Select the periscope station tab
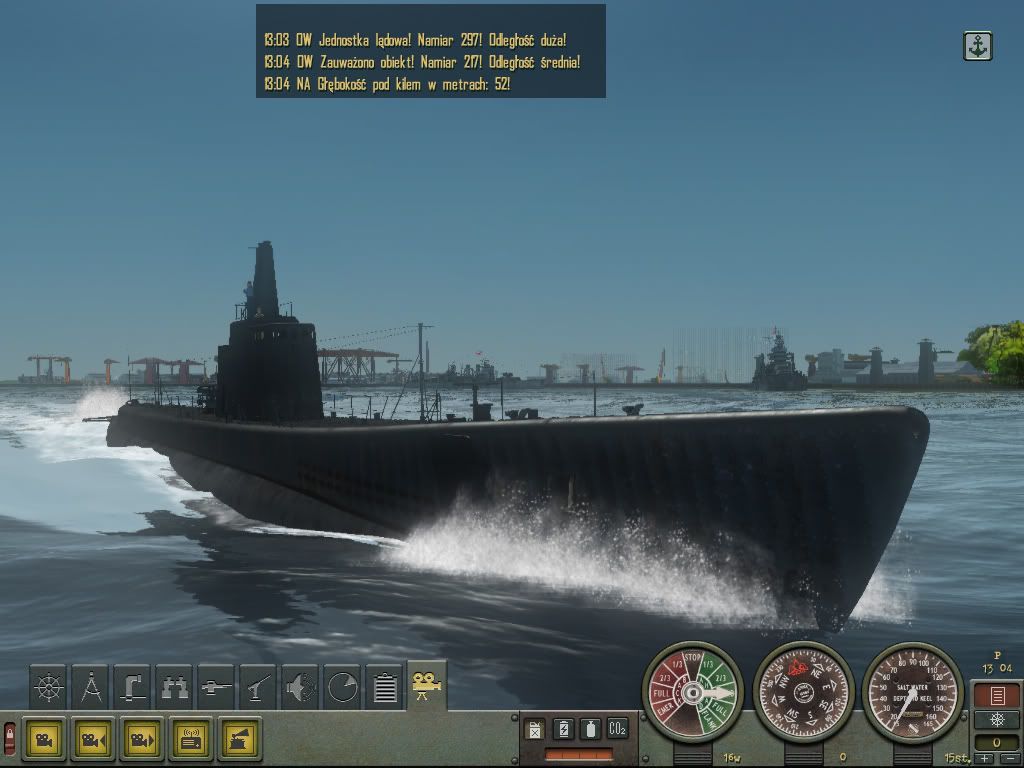 (132, 686)
